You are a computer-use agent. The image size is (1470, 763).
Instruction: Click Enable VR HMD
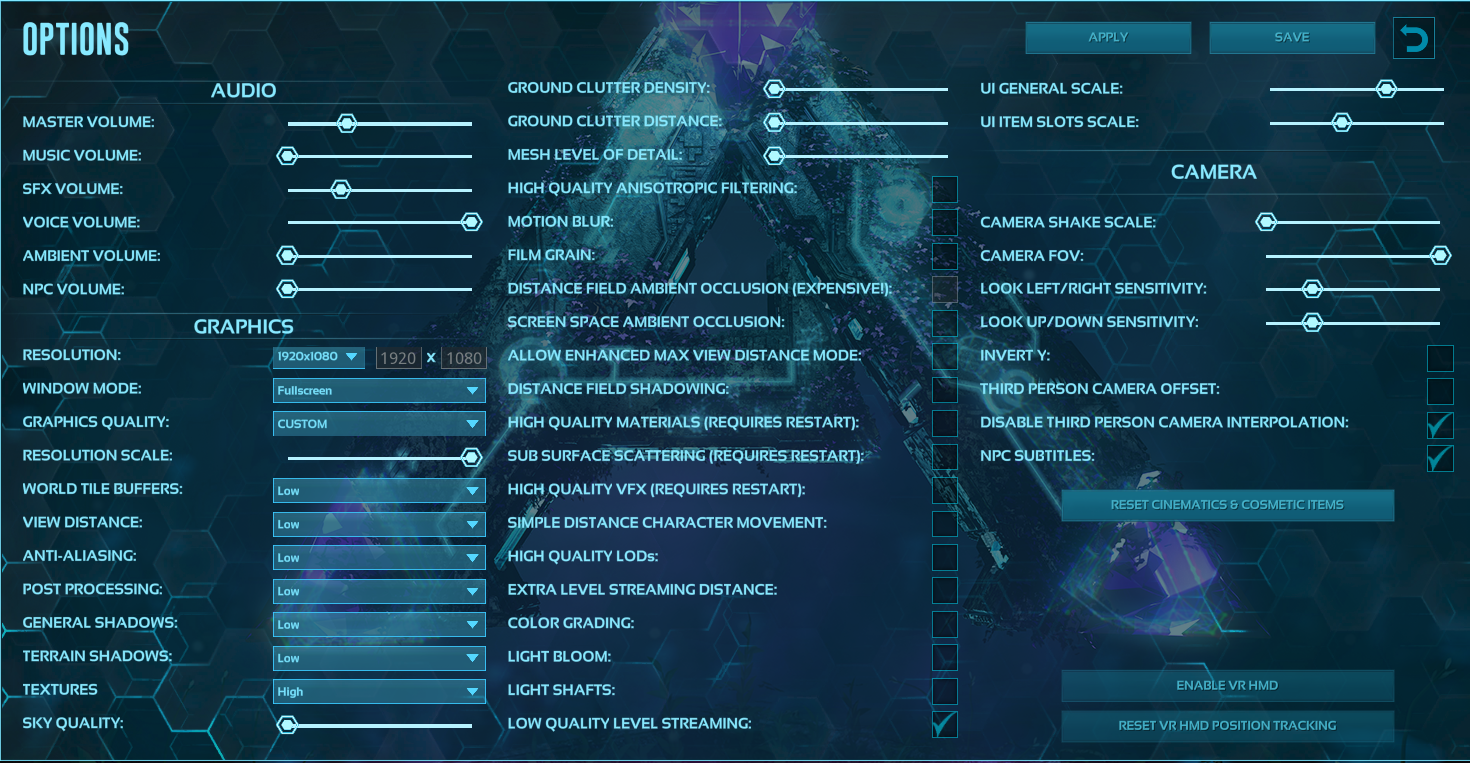pyautogui.click(x=1227, y=686)
